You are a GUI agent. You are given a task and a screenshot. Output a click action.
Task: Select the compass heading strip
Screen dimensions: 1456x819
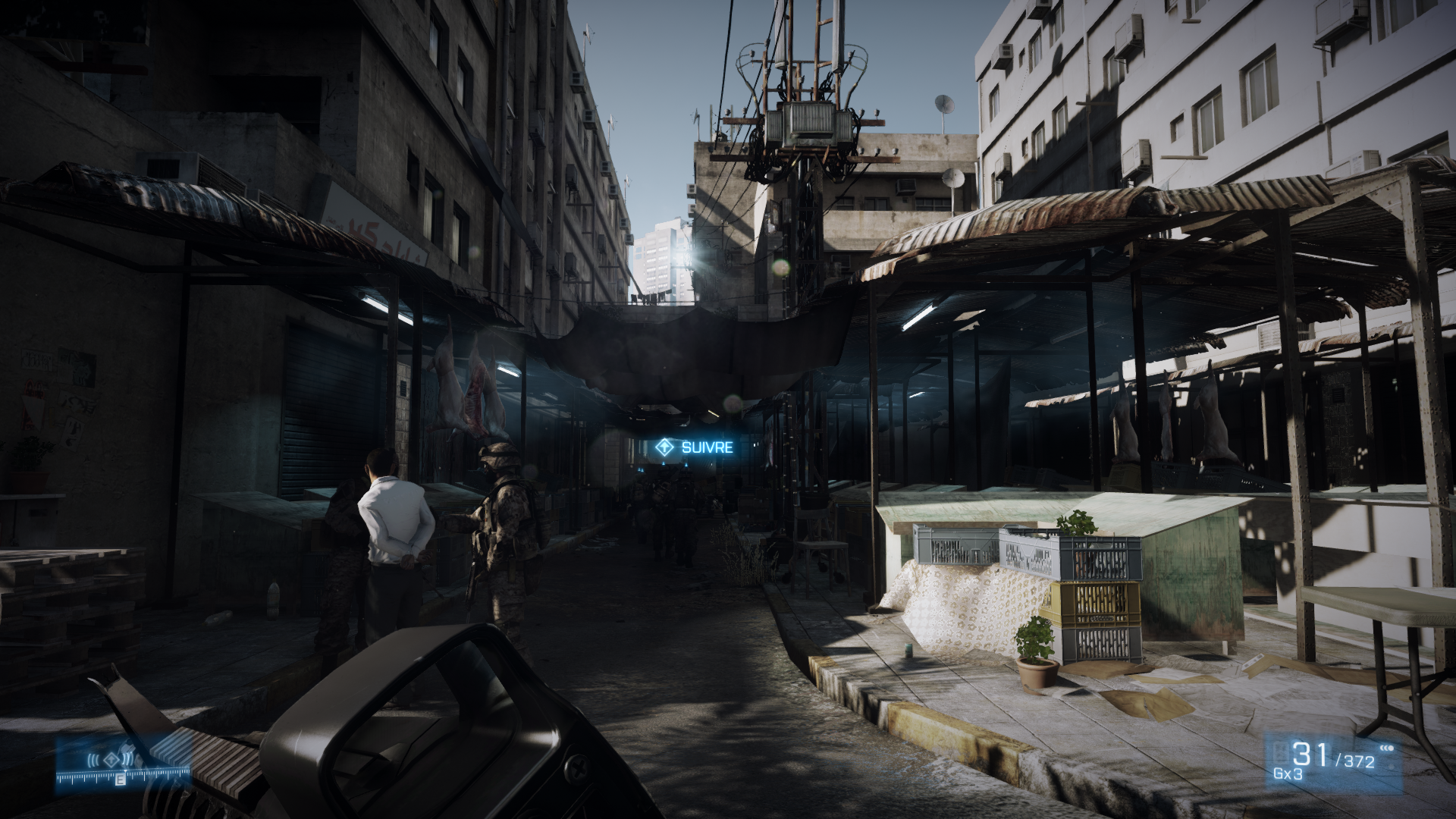[123, 776]
